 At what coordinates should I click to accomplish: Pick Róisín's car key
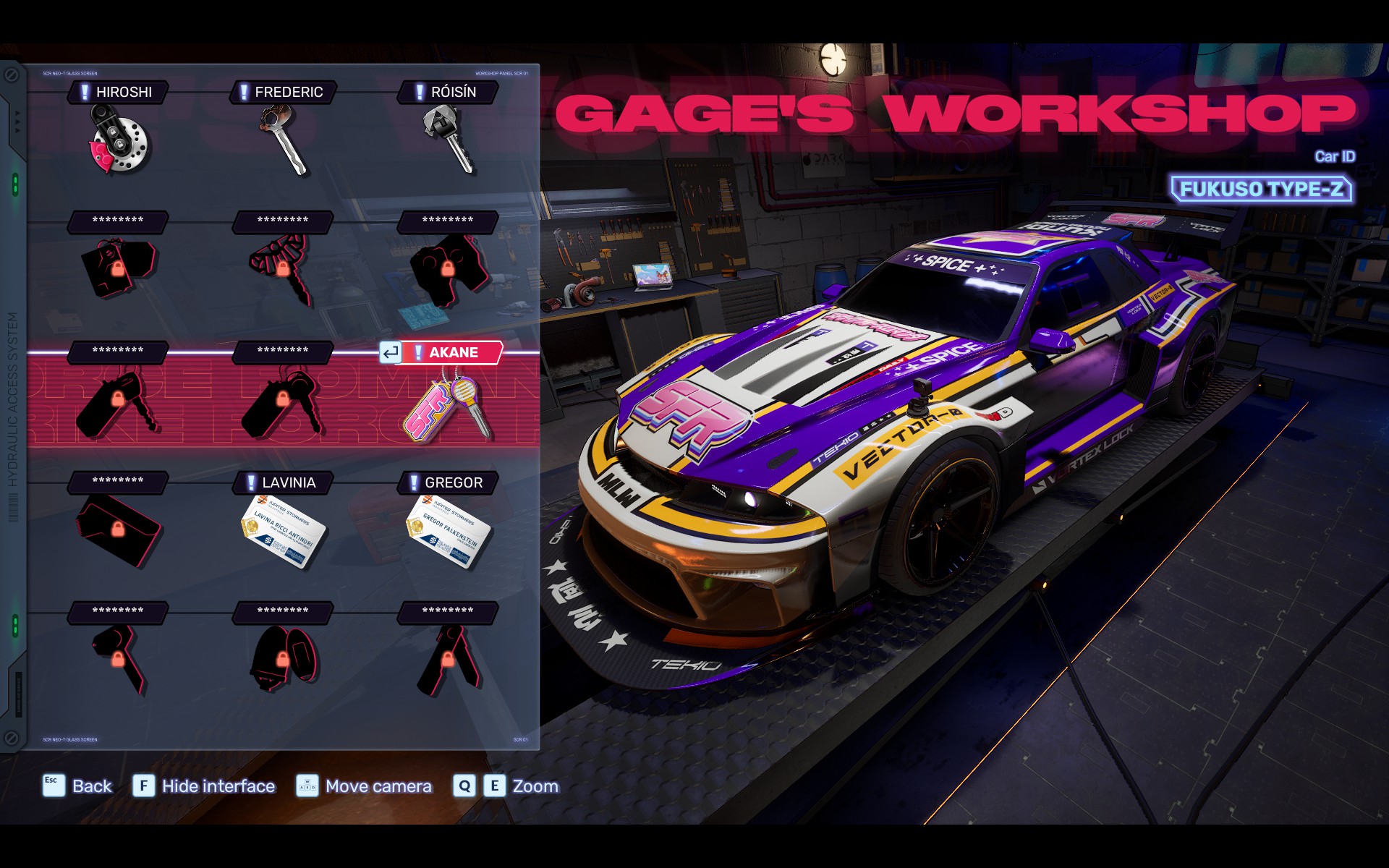449,137
